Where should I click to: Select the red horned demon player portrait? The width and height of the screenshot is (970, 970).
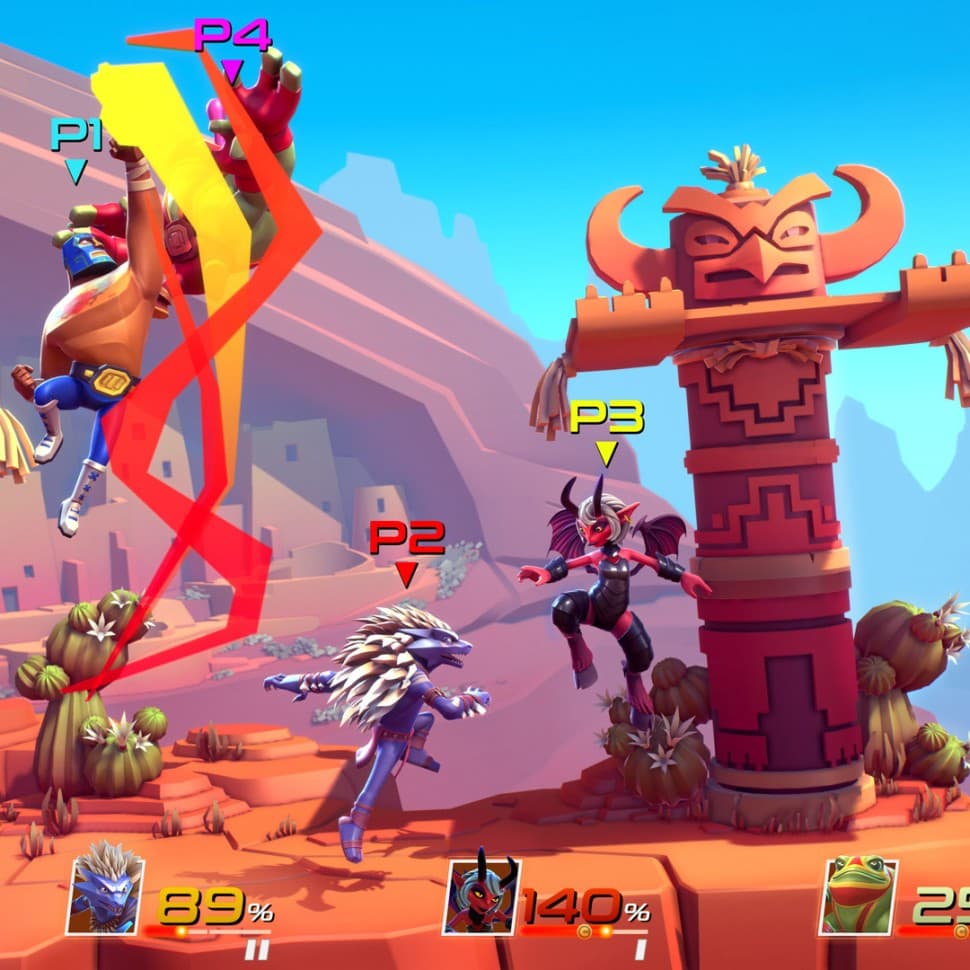coord(481,896)
